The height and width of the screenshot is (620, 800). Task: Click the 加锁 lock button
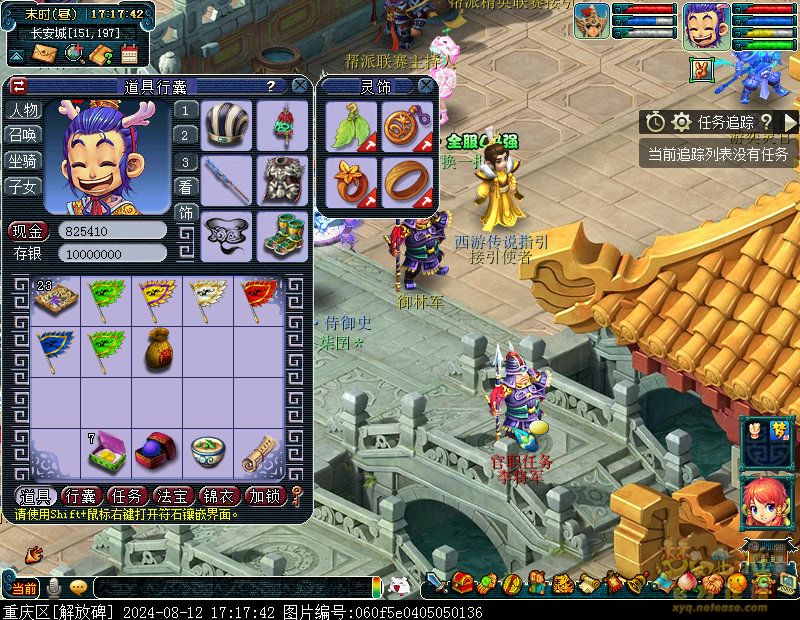click(265, 496)
